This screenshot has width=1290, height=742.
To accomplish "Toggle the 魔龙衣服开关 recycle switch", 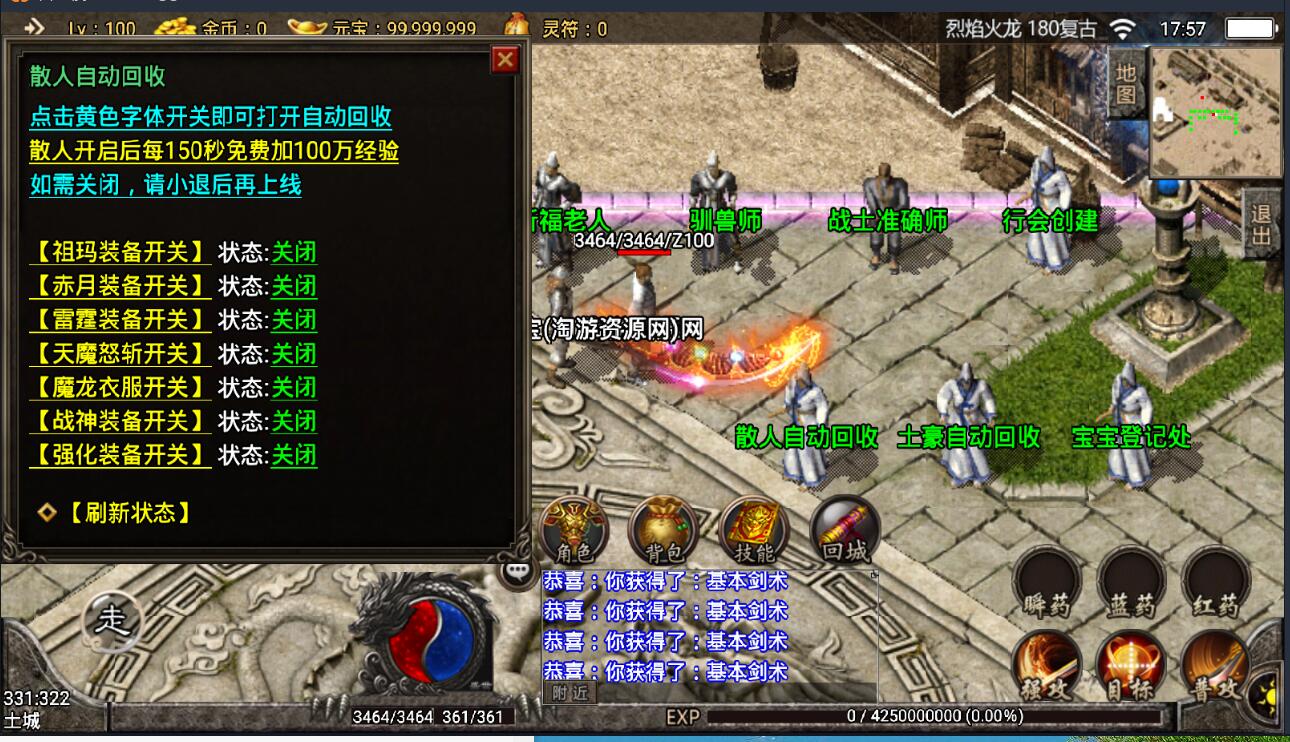I will point(120,387).
